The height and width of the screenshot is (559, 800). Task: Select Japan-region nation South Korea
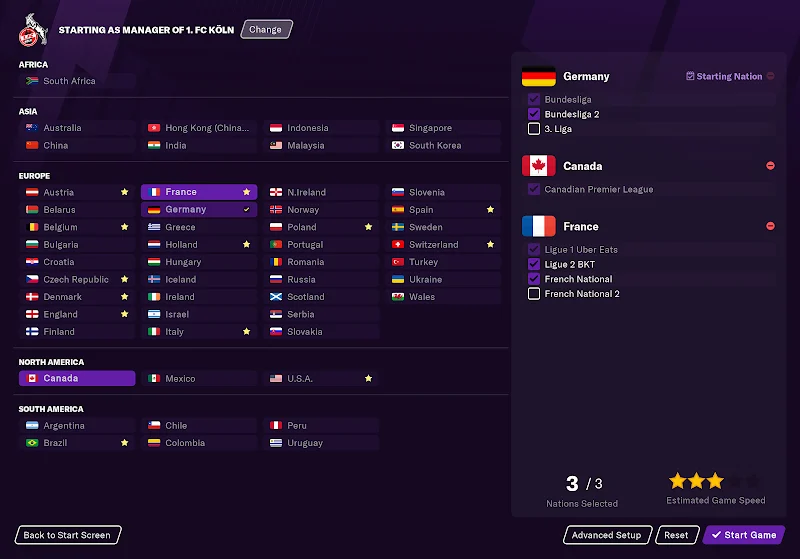435,146
